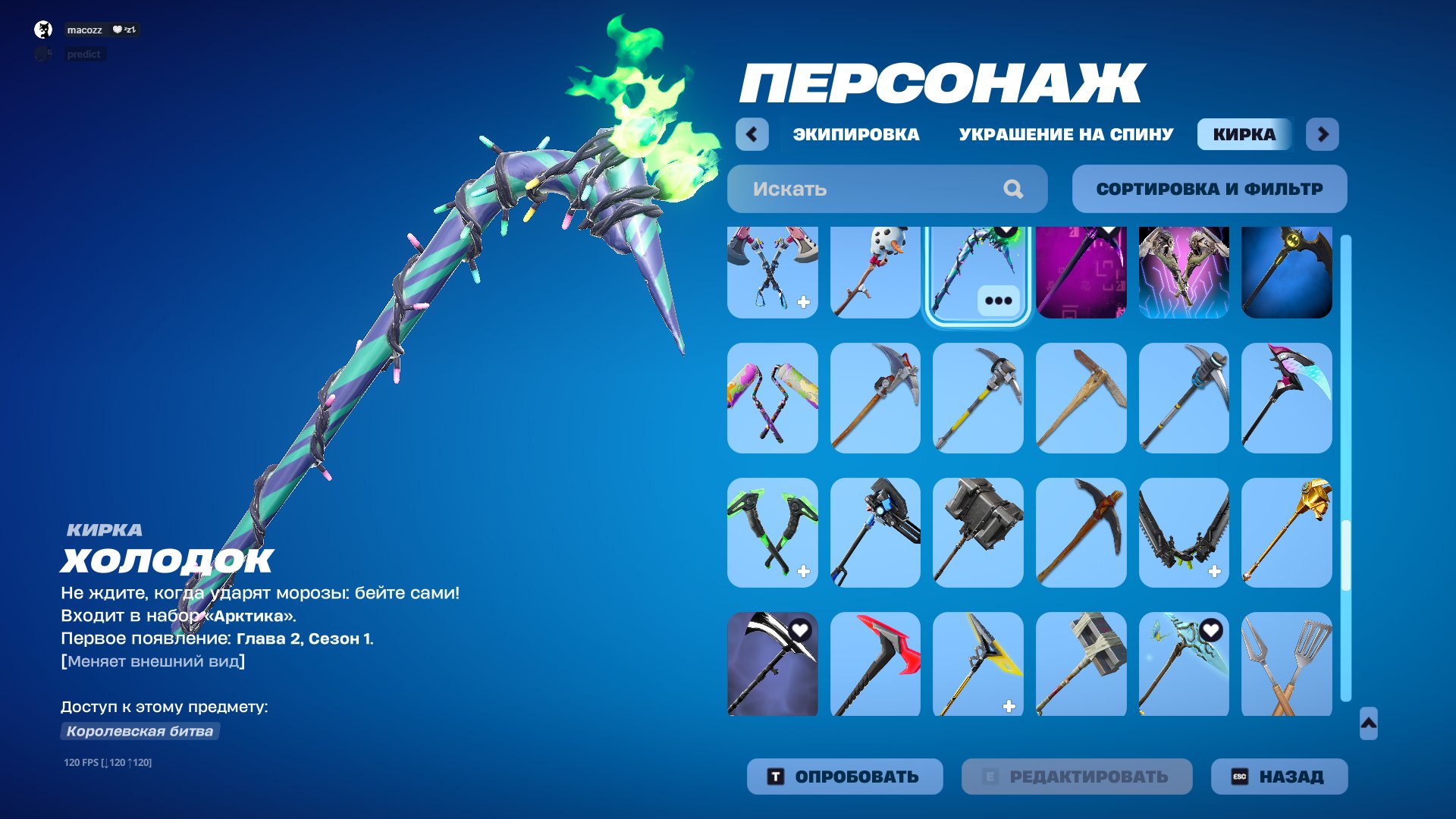
Task: Click right arrow past КИРКА tab
Action: [1323, 134]
